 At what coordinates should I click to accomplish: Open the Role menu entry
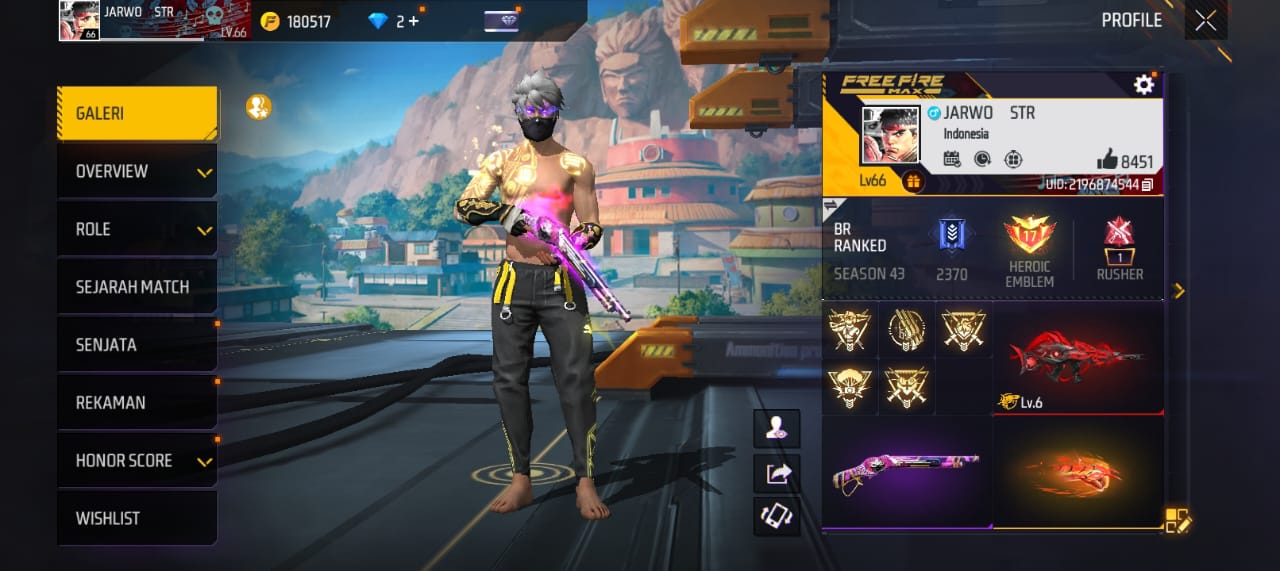(137, 230)
